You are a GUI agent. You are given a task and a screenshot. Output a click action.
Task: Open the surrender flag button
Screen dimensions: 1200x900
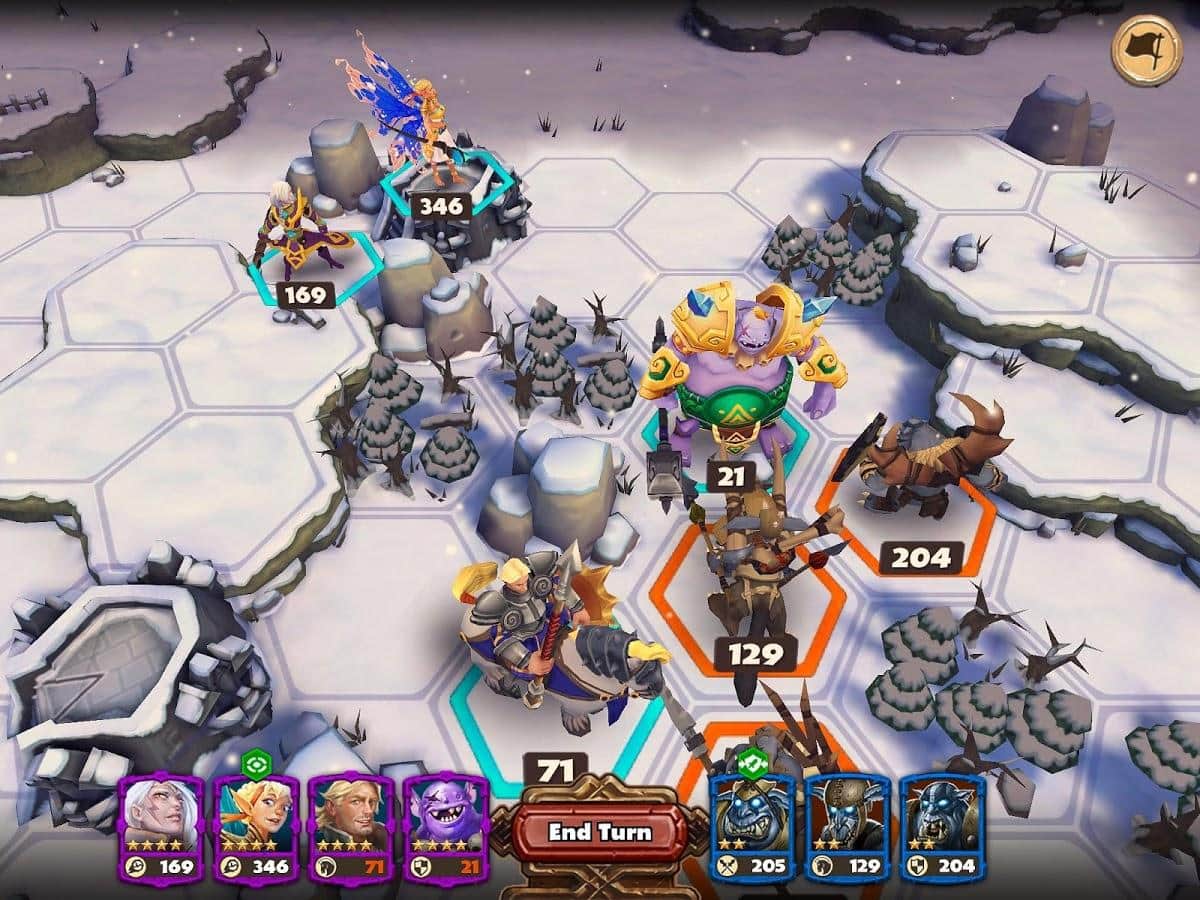[x=1145, y=50]
